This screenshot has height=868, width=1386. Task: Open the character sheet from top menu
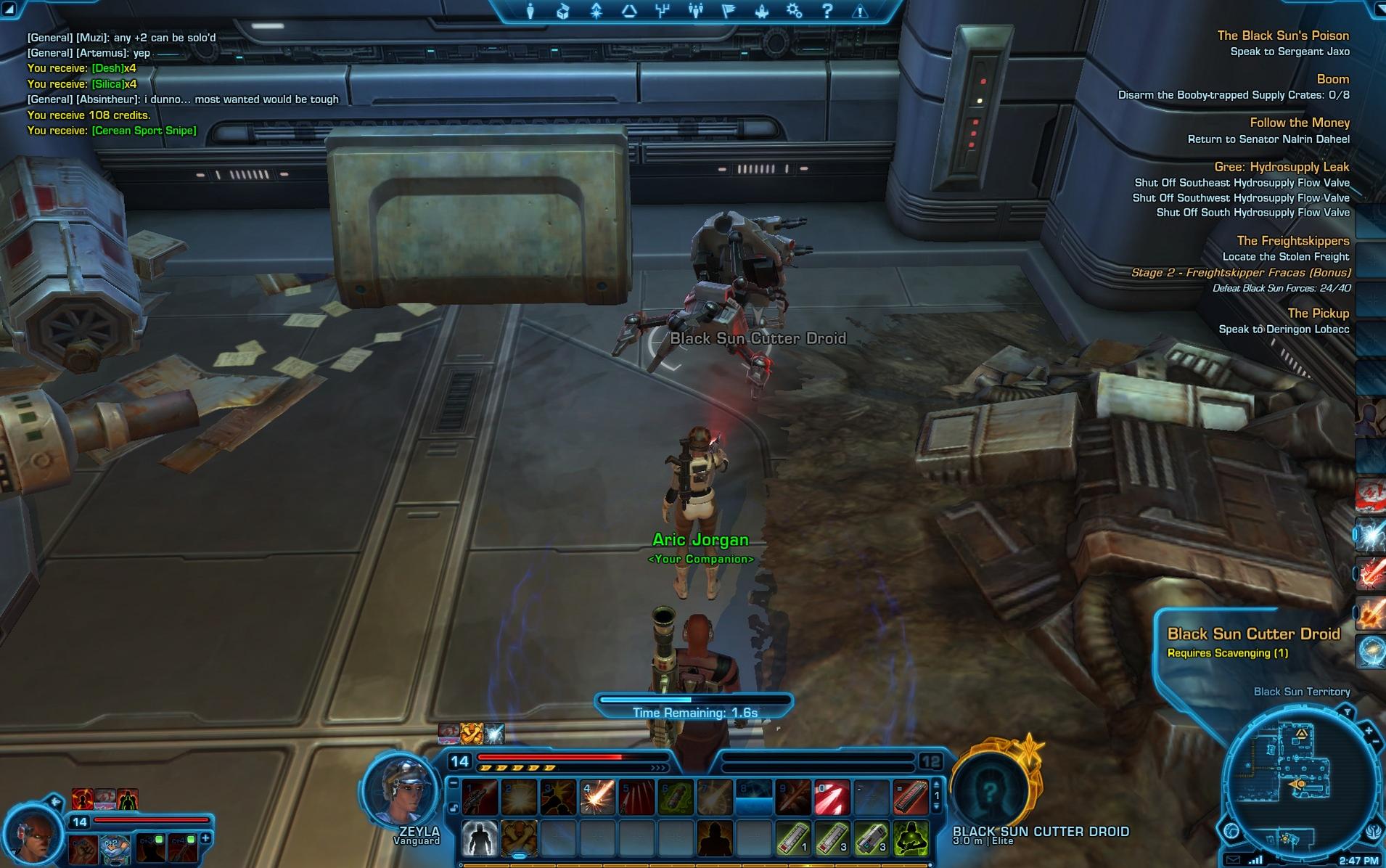pos(530,11)
